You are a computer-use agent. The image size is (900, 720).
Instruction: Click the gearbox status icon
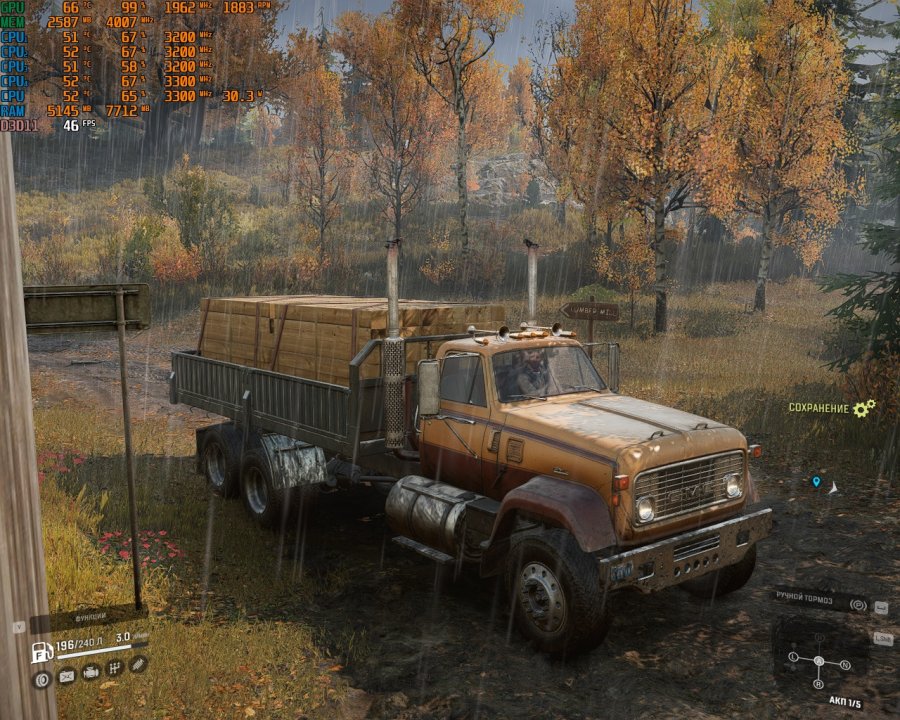(115, 667)
